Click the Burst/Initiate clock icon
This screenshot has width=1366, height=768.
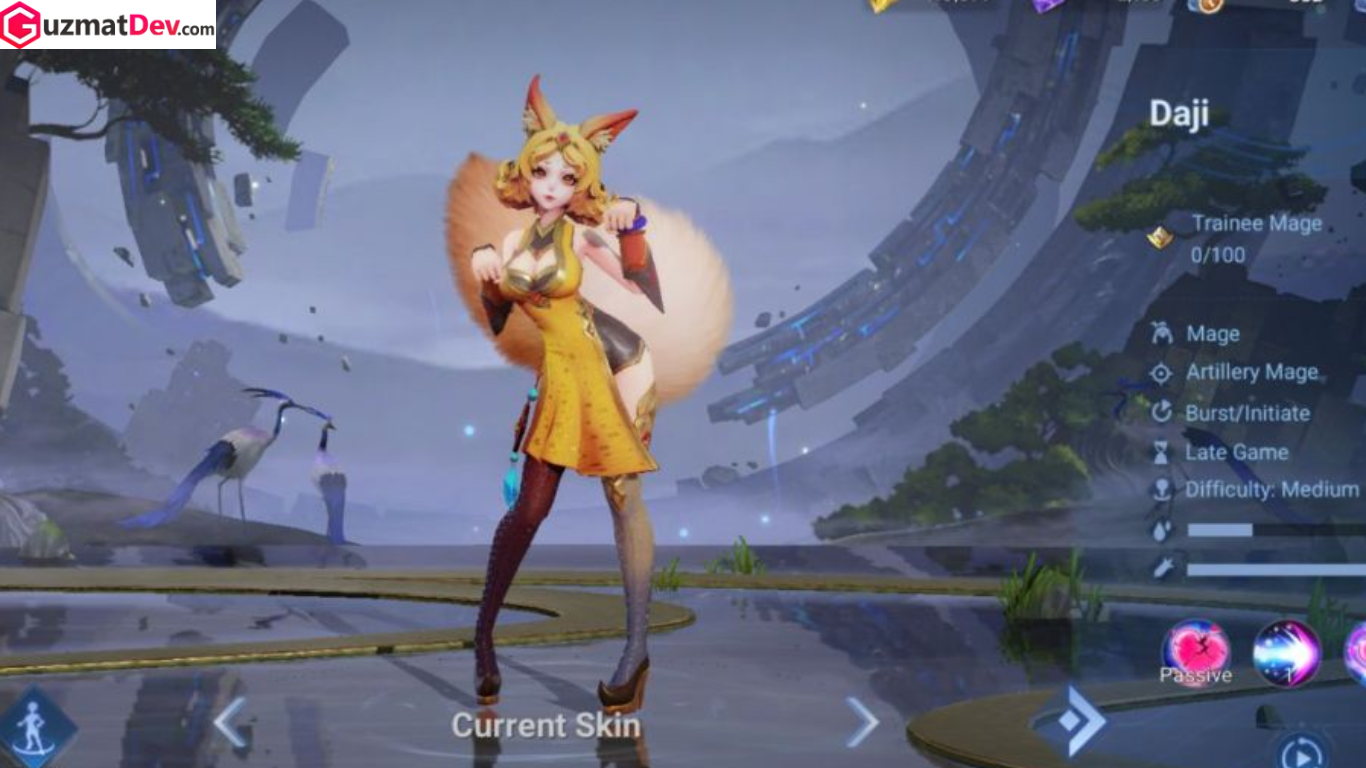1162,413
